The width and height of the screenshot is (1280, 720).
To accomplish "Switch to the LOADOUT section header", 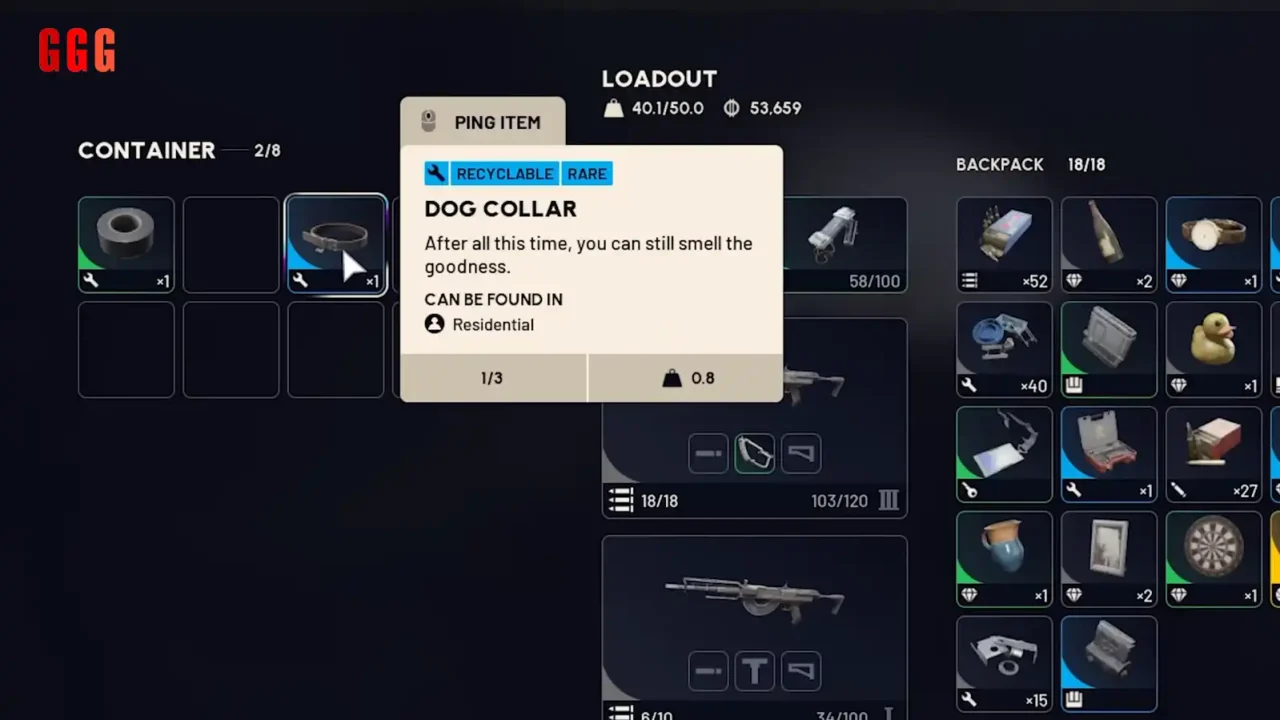I will pos(659,79).
